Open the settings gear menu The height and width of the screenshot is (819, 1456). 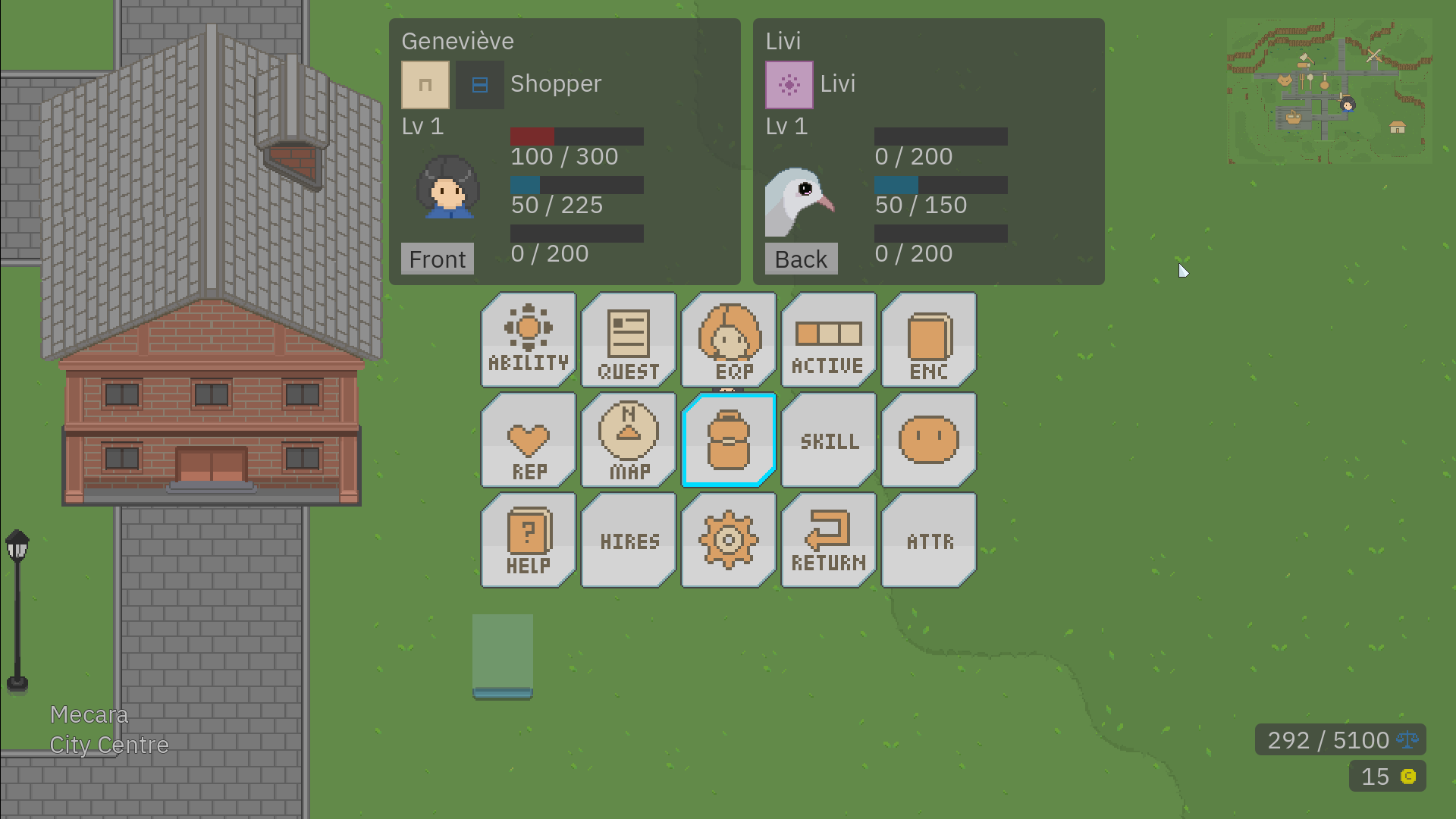728,539
